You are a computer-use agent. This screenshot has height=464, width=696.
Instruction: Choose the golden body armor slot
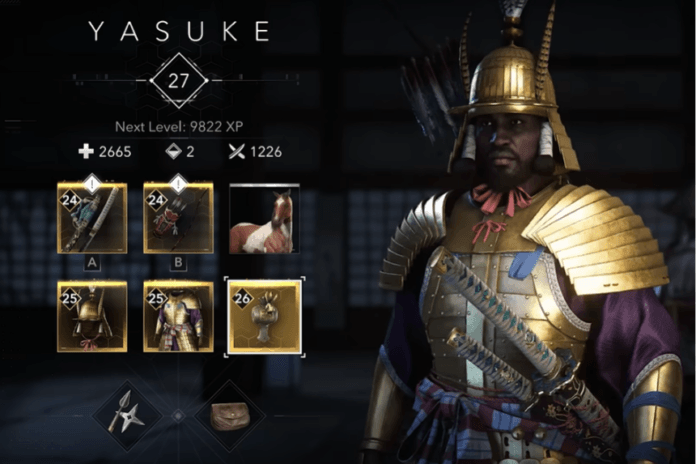click(x=178, y=317)
